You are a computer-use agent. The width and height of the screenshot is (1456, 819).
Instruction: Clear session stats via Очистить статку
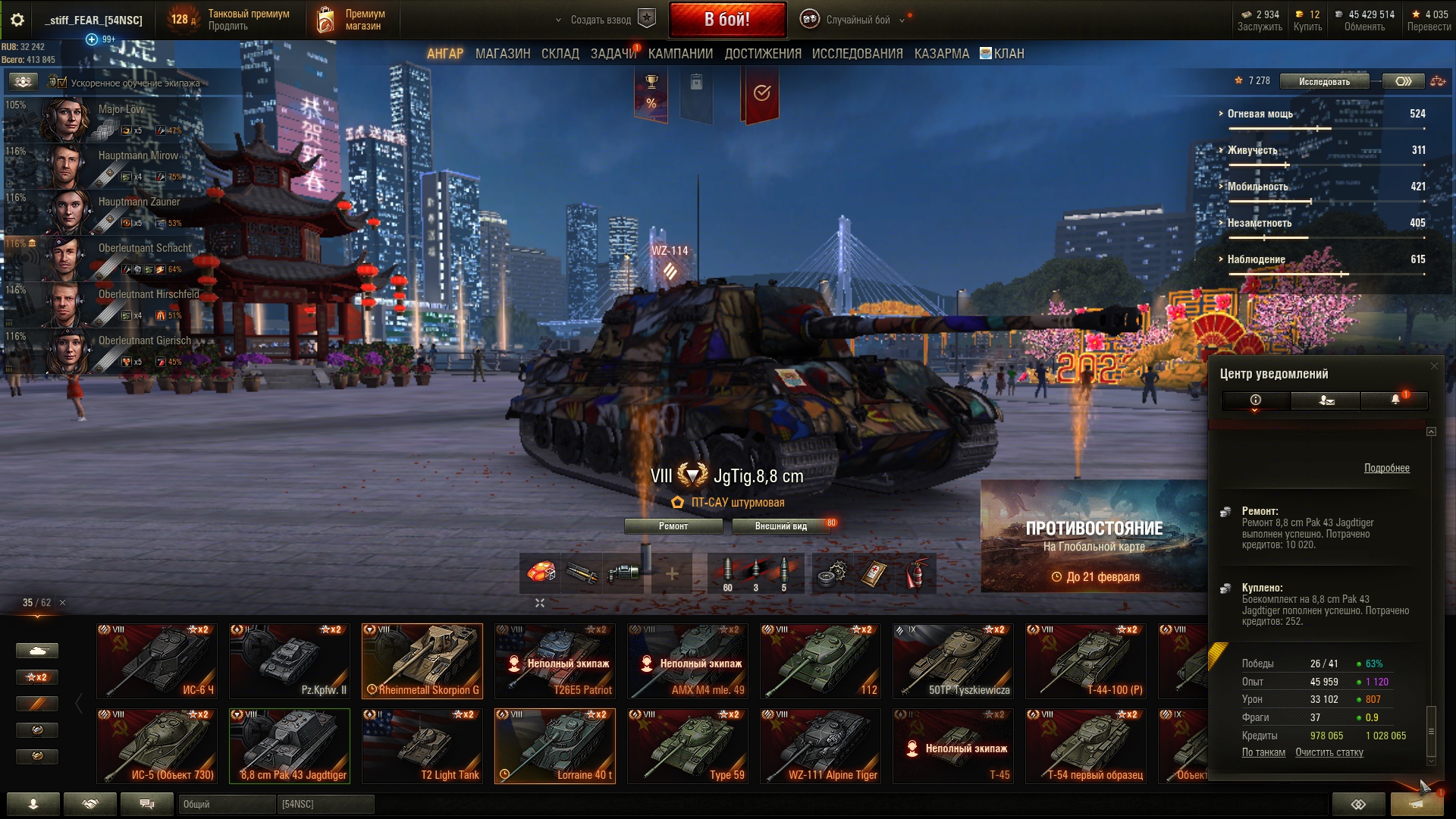1329,752
